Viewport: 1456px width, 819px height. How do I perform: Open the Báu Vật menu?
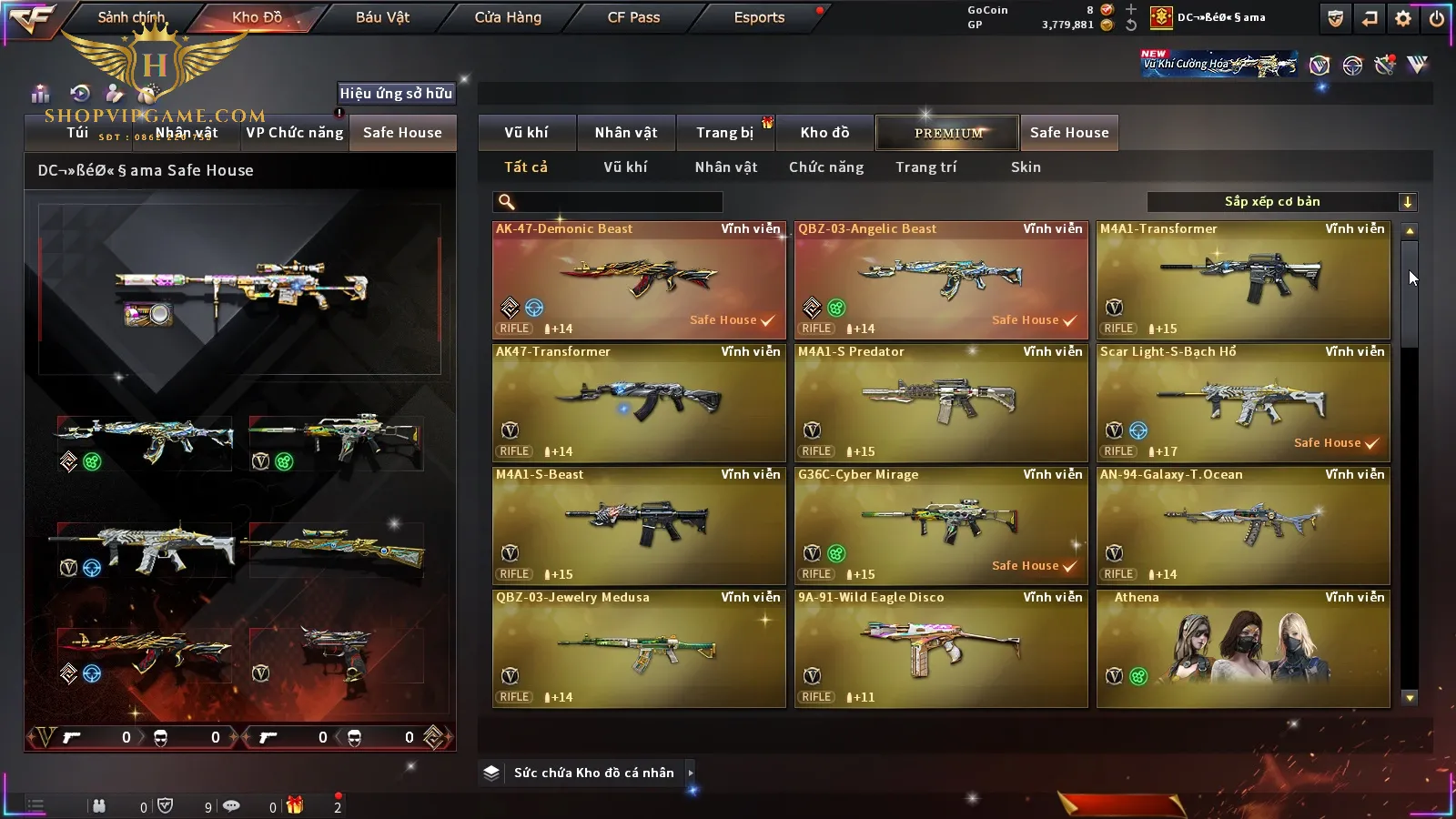coord(382,17)
